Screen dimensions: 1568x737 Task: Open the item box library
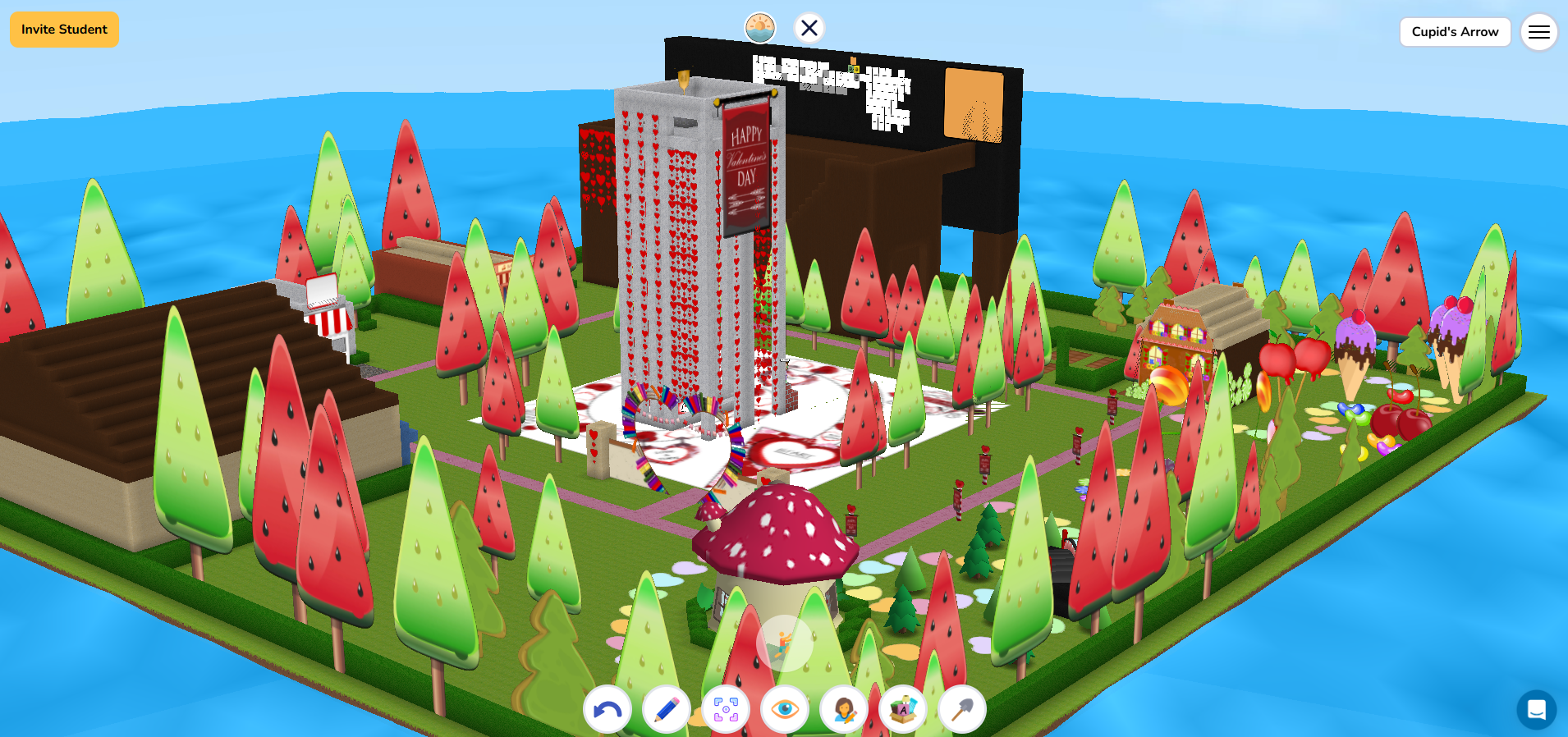point(903,709)
